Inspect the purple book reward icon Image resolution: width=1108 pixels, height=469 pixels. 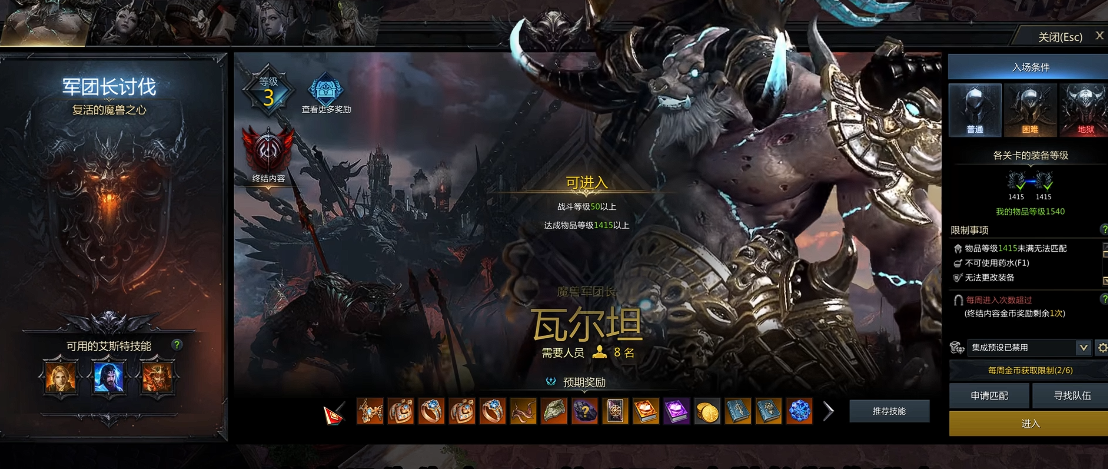[x=676, y=411]
